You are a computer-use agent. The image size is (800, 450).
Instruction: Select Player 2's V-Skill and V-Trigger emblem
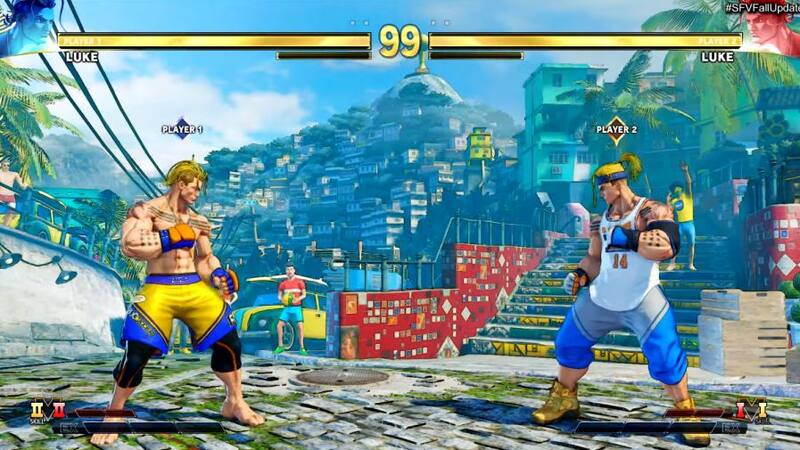(752, 410)
